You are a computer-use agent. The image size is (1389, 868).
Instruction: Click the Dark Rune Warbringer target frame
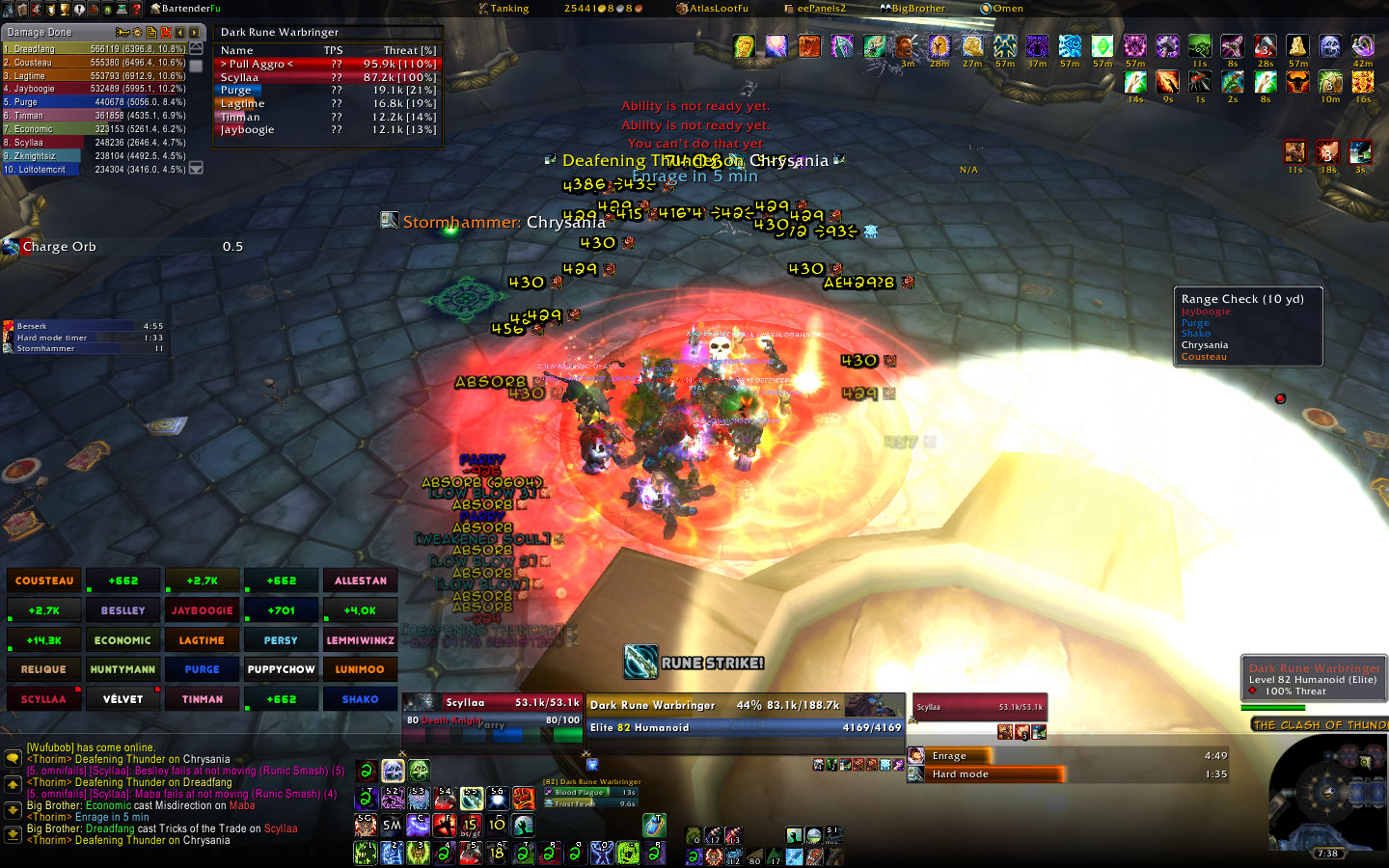click(745, 715)
